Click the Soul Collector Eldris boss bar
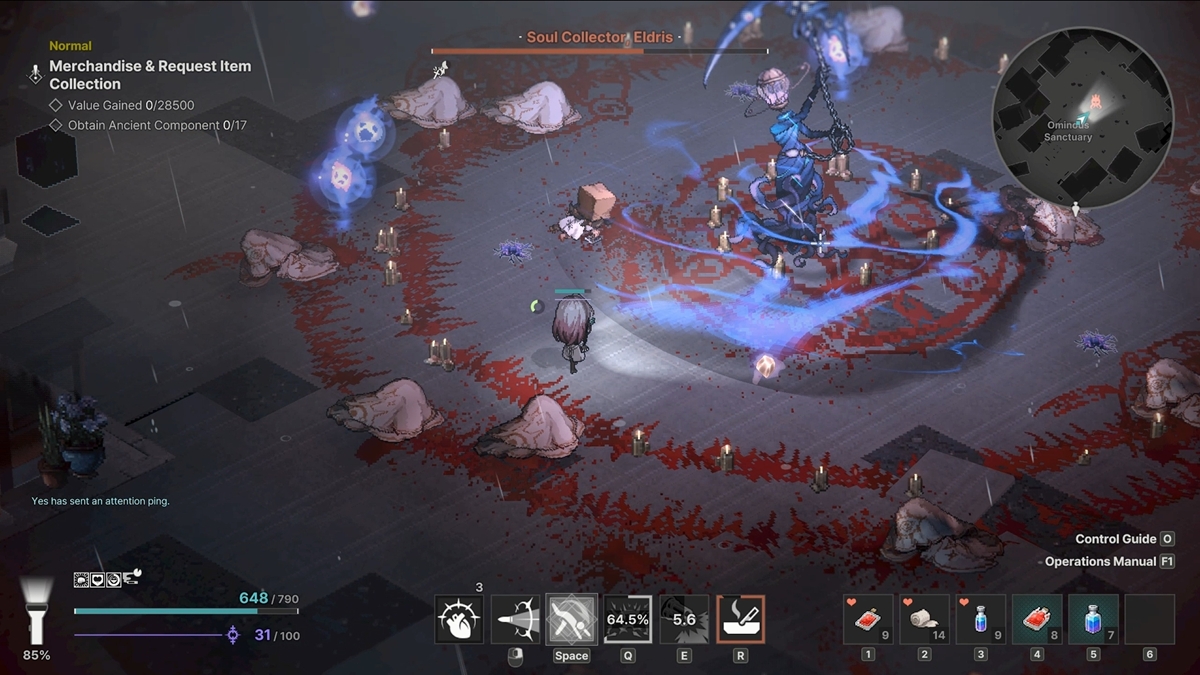 point(600,50)
